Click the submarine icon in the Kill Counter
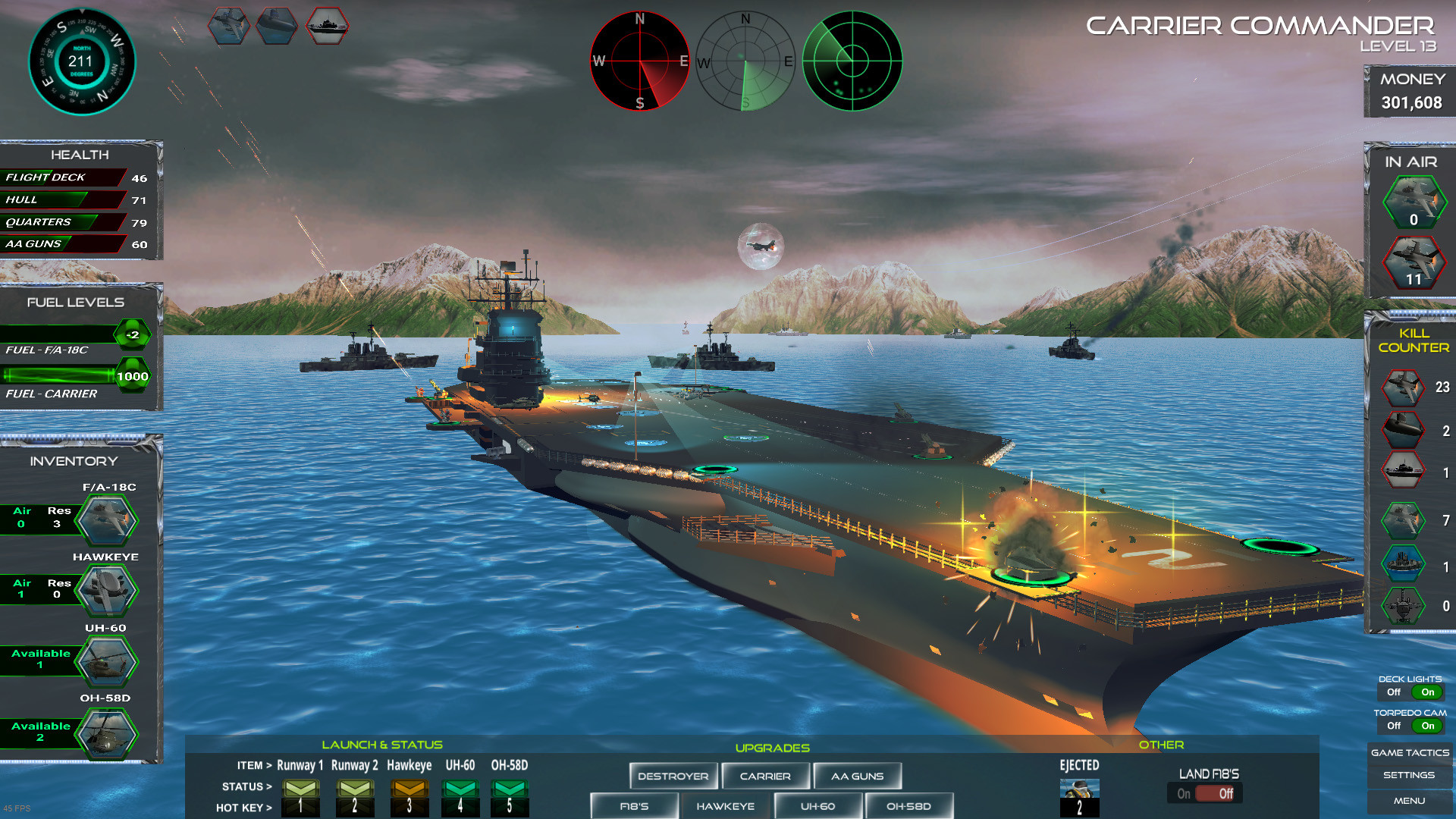Image resolution: width=1456 pixels, height=819 pixels. (x=1402, y=429)
